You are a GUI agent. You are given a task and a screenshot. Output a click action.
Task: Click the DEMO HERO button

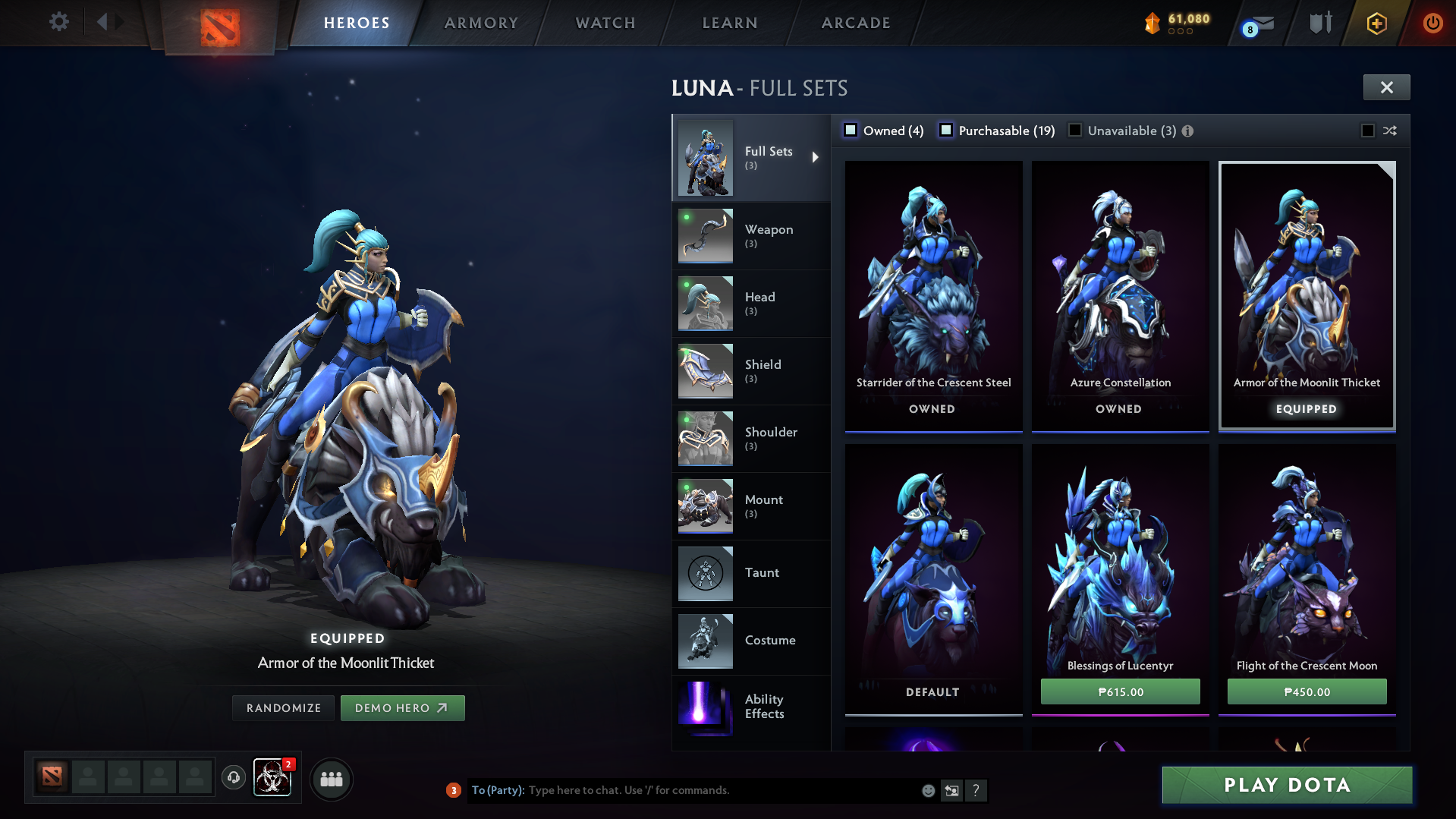coord(402,707)
